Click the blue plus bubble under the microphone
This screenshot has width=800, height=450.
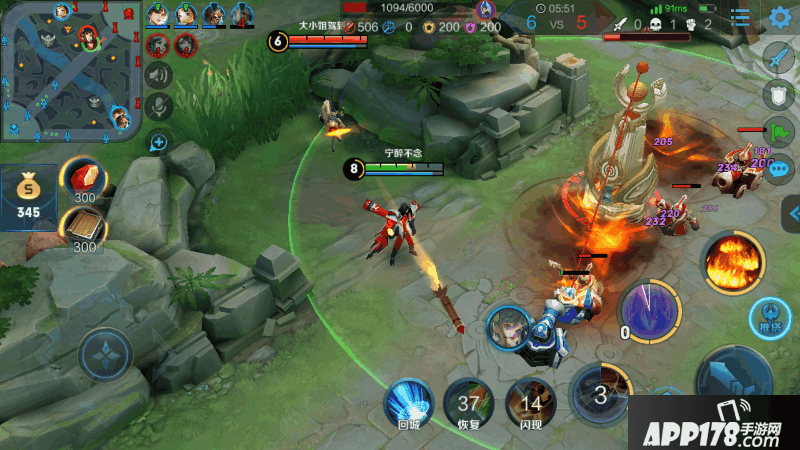point(157,143)
